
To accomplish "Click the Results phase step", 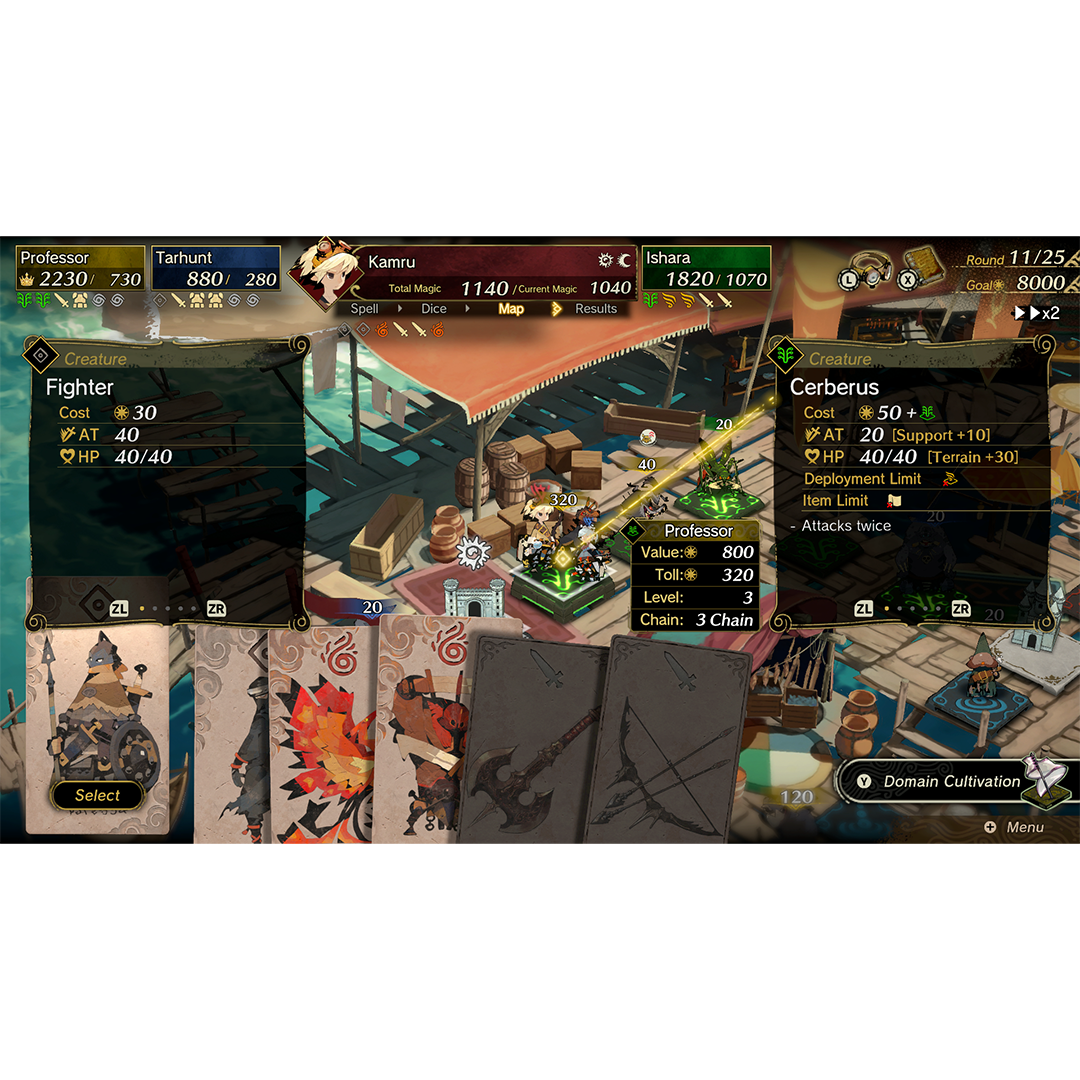I will [x=596, y=309].
